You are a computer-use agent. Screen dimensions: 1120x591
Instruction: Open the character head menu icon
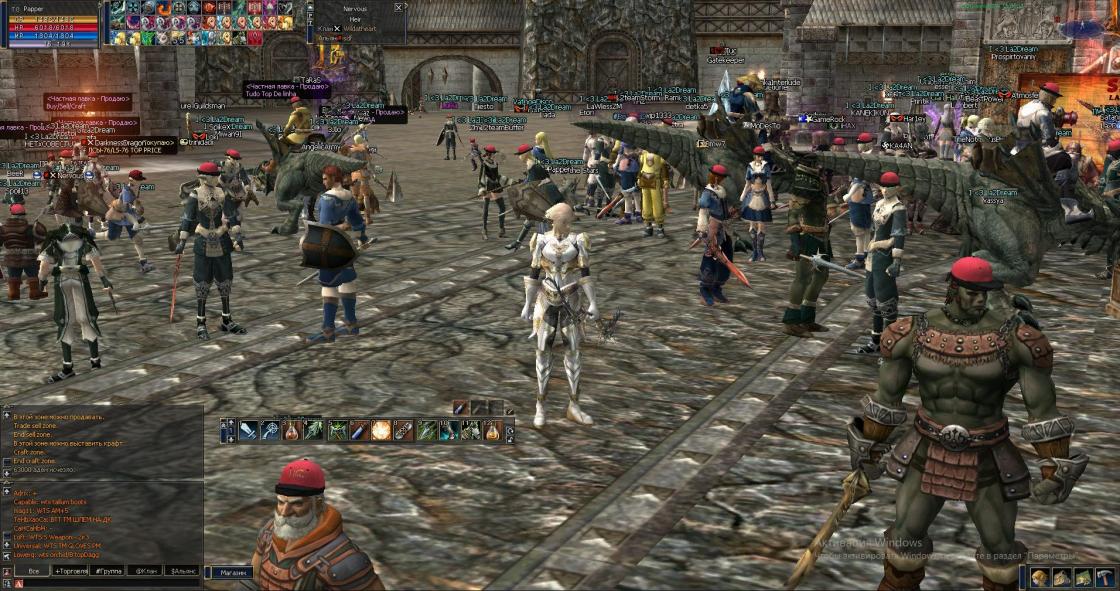[x=1039, y=577]
